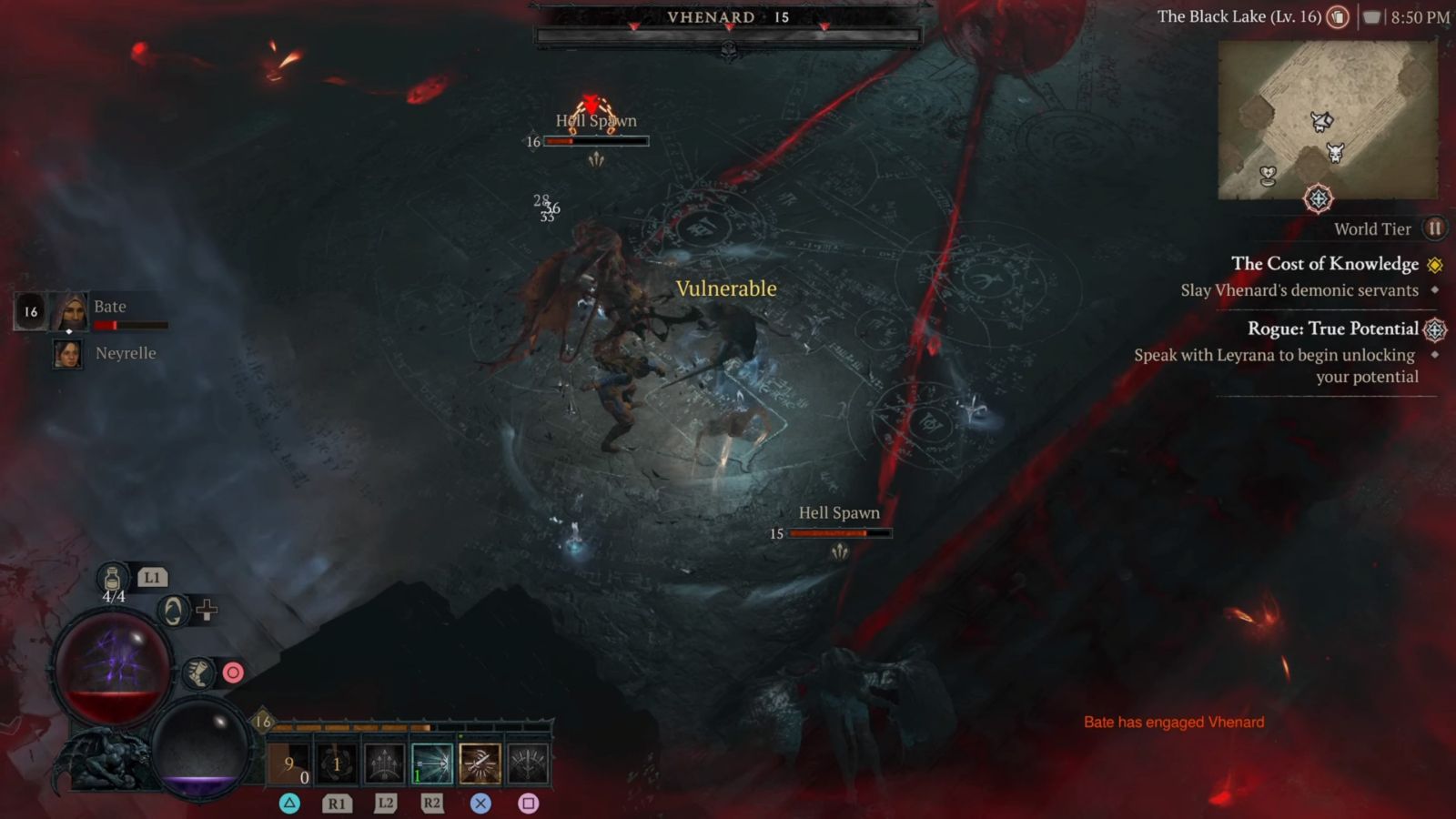Click the priority quest emblem beside Rogue: True Potential
This screenshot has width=1456, height=819.
(x=1436, y=329)
